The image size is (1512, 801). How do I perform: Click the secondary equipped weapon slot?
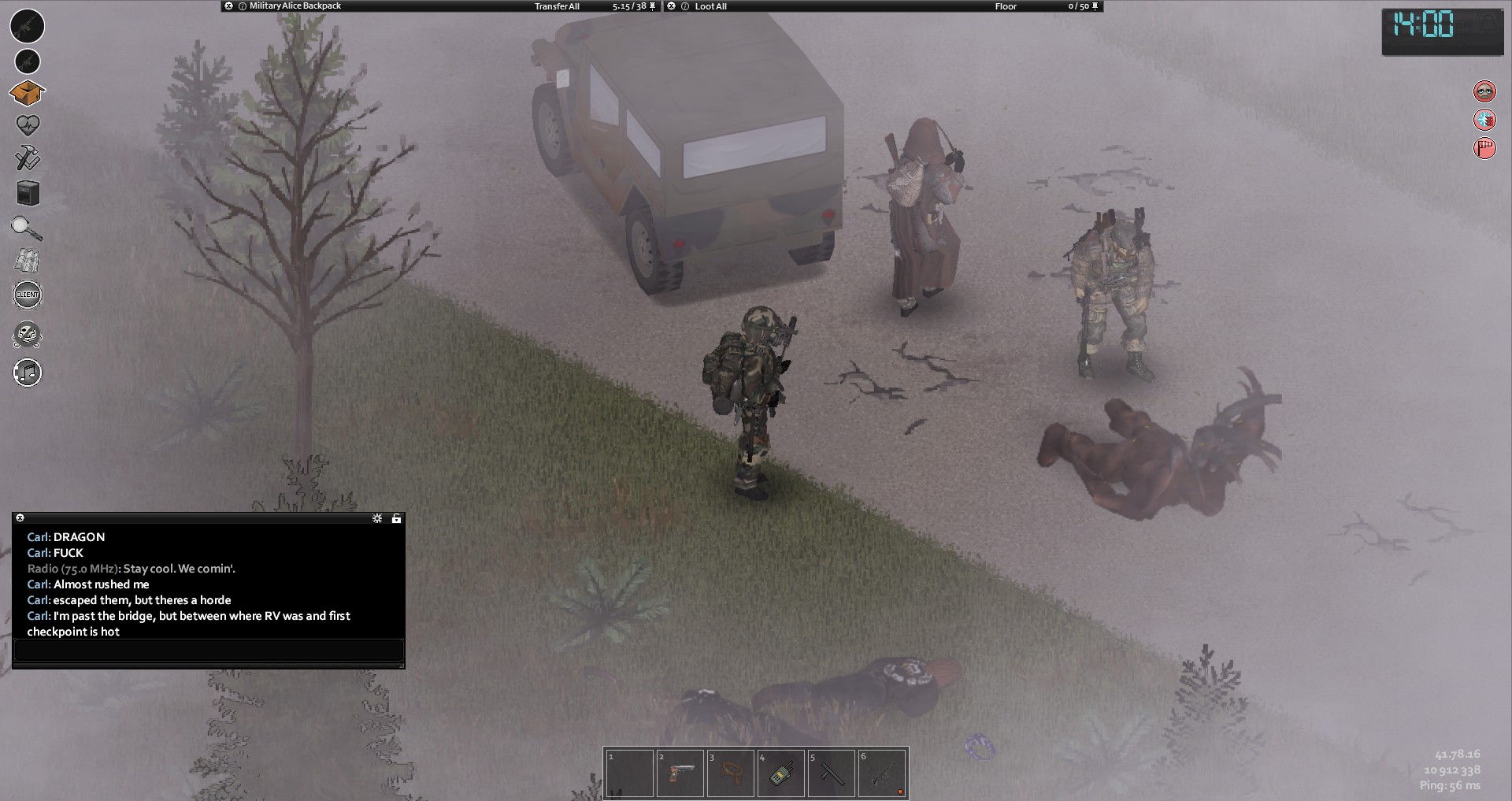click(x=28, y=61)
